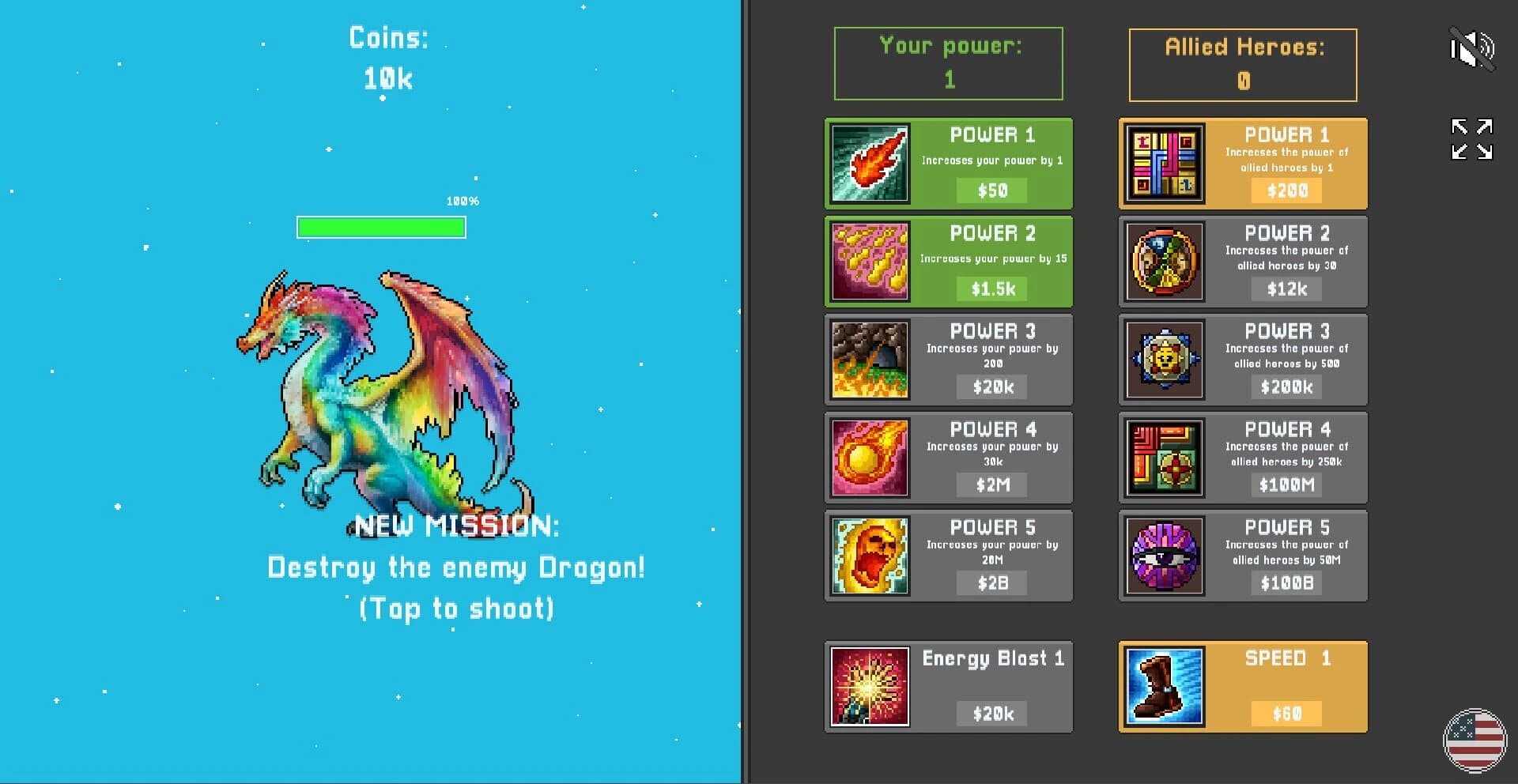Buy Speed 1 for $60
This screenshot has width=1518, height=784.
pos(1286,712)
